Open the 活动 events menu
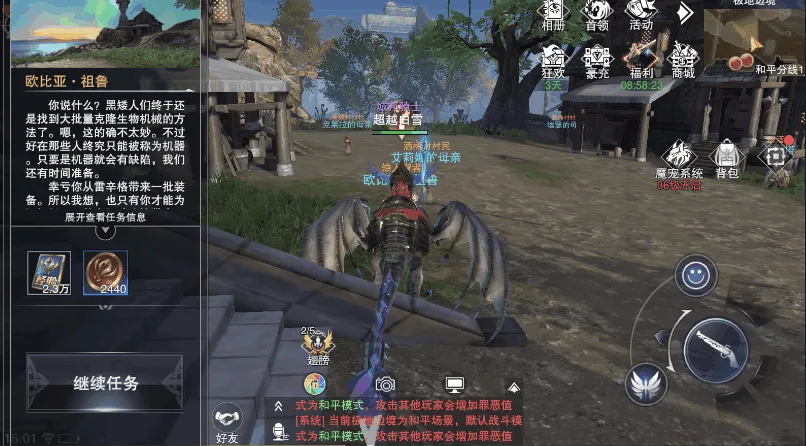806x446 pixels. [641, 14]
